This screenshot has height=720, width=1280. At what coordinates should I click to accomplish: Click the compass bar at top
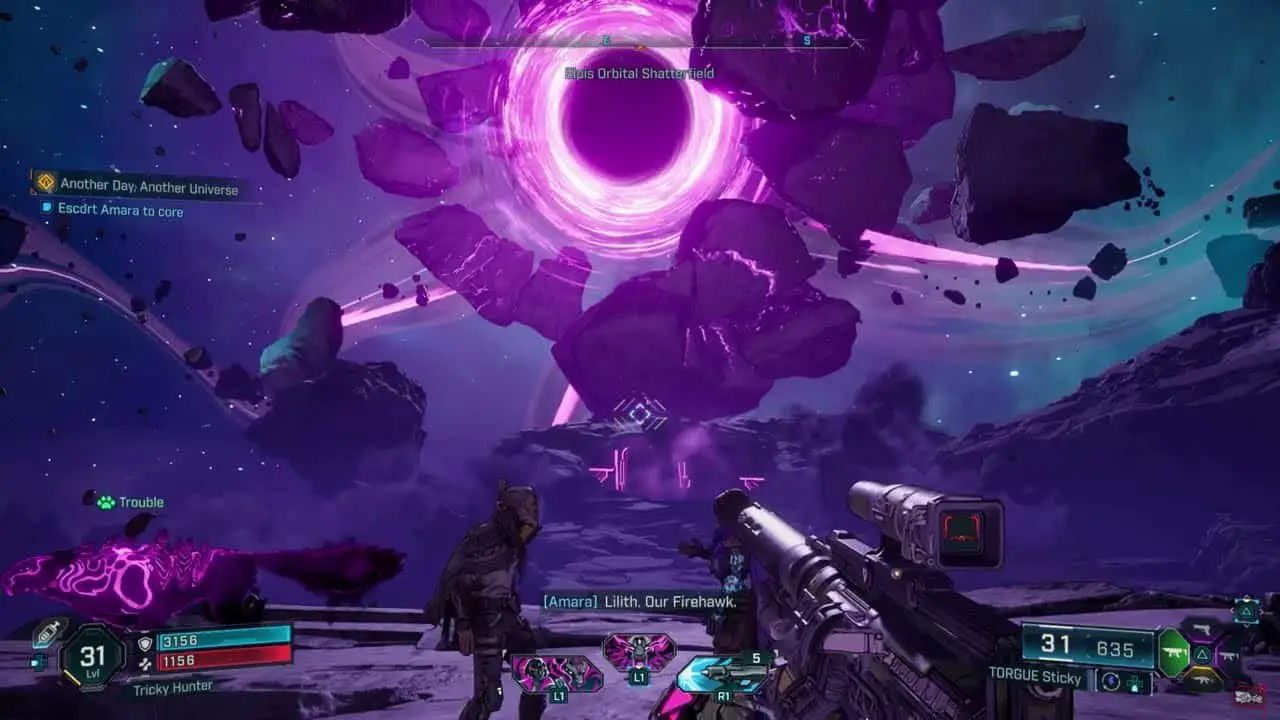(640, 43)
